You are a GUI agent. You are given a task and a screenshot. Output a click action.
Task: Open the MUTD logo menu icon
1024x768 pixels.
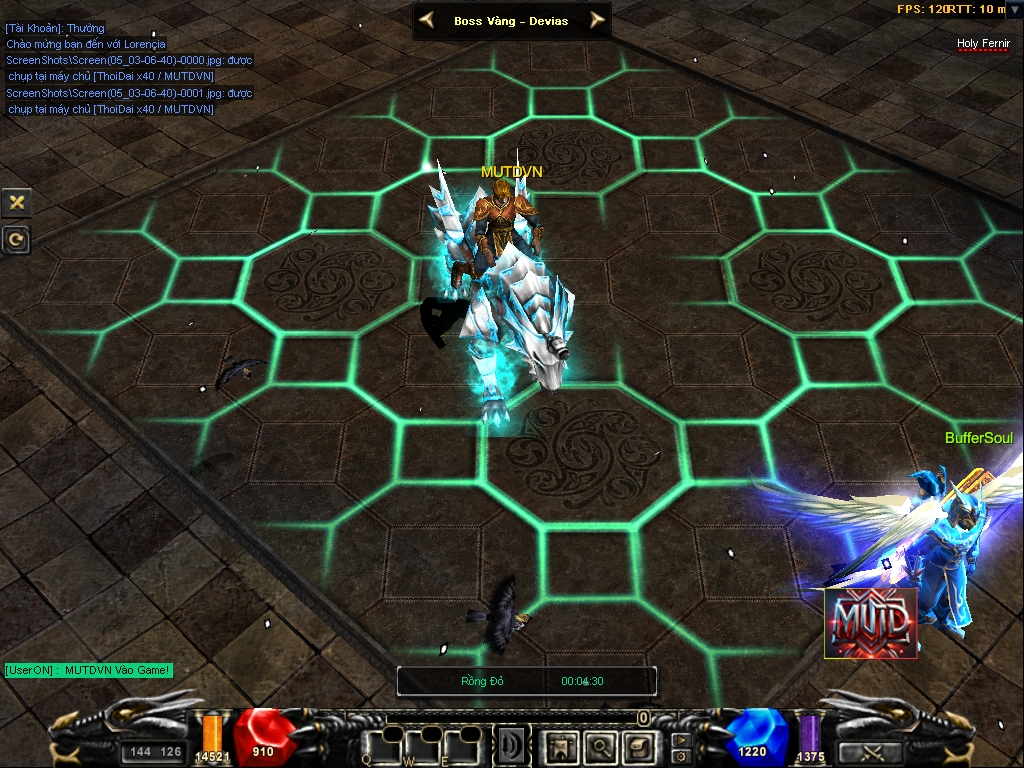click(870, 623)
